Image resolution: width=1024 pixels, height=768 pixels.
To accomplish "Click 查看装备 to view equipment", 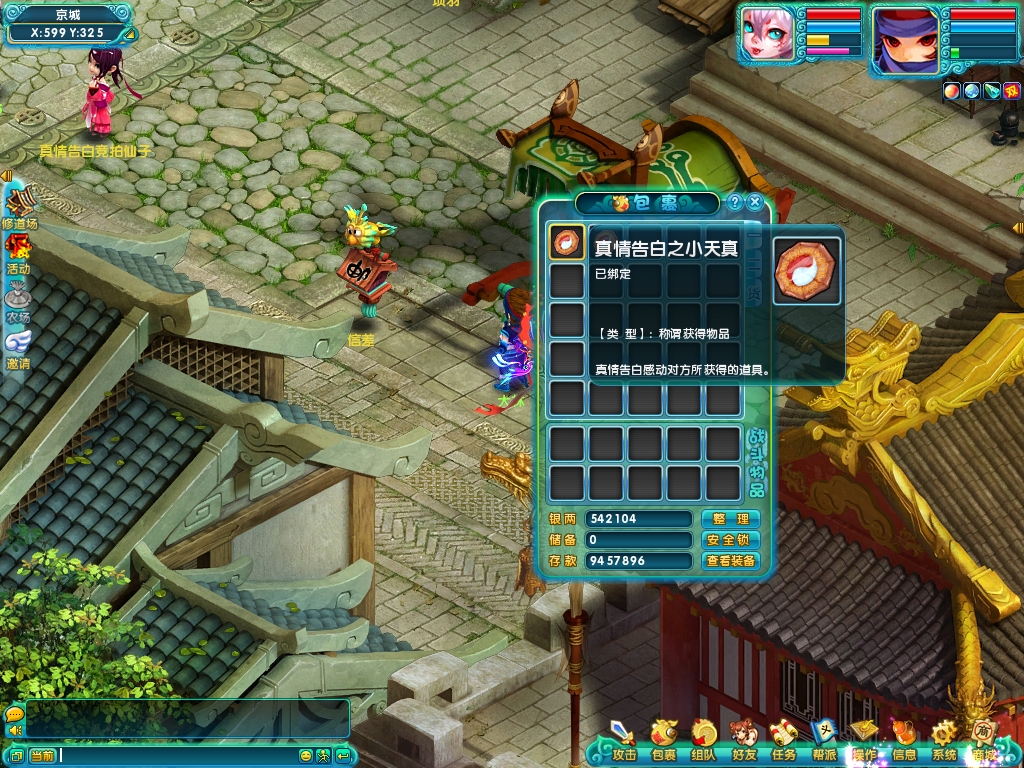I will point(730,561).
